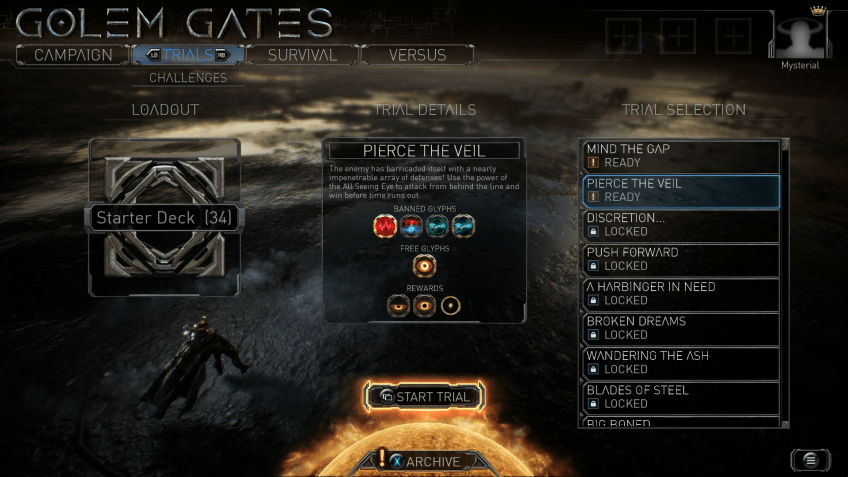Image resolution: width=848 pixels, height=477 pixels.
Task: Open the Archive
Action: coord(424,462)
